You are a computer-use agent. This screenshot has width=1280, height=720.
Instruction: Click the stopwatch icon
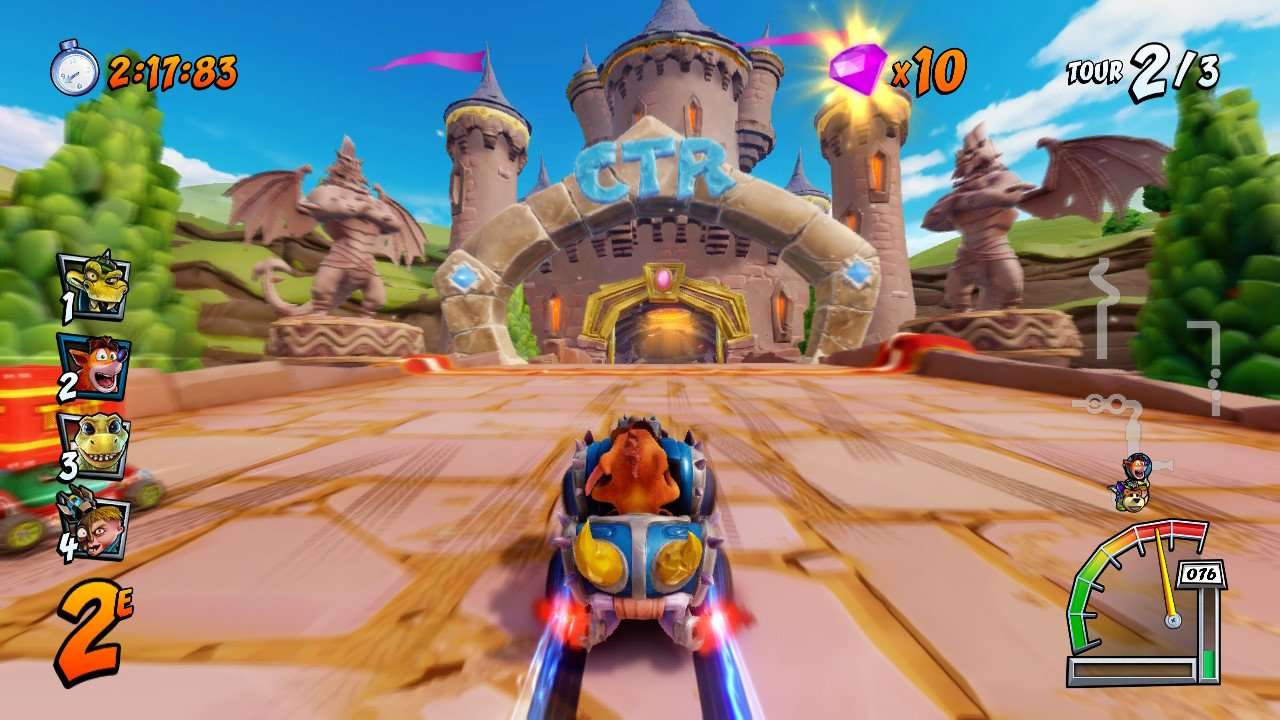point(75,70)
